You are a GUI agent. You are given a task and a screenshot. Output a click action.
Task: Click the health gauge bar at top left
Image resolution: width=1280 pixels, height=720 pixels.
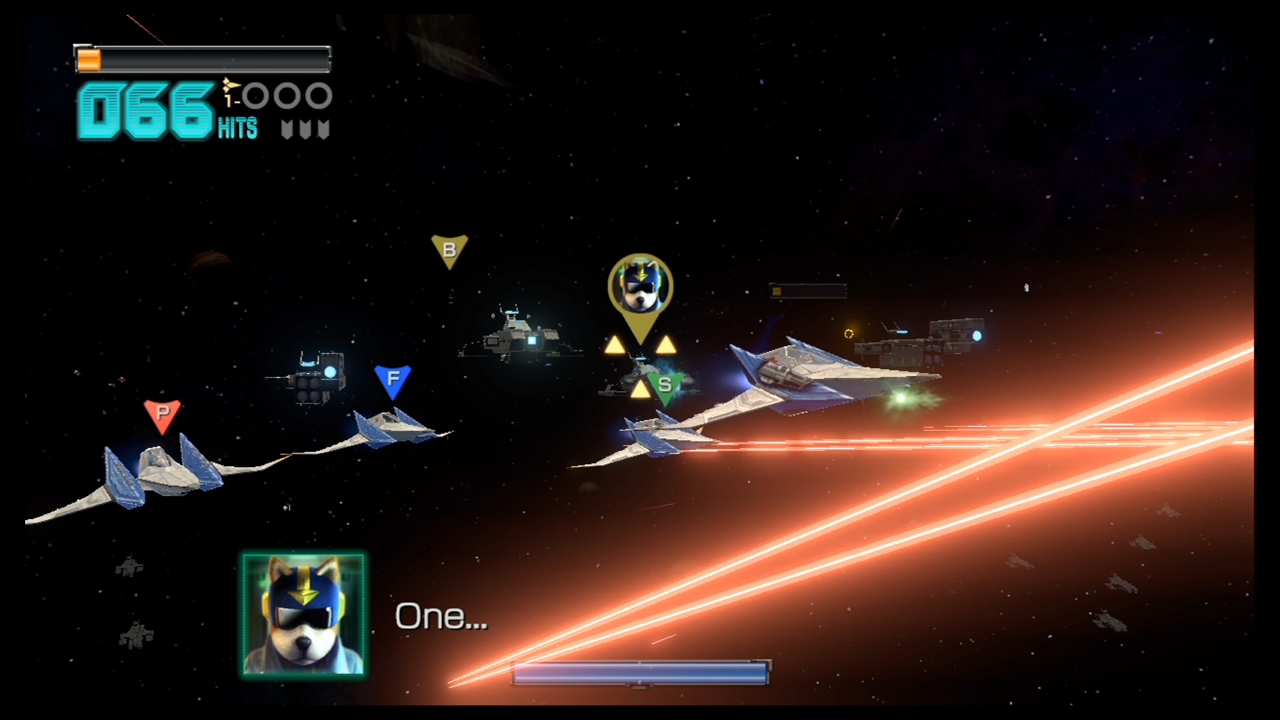(x=202, y=58)
